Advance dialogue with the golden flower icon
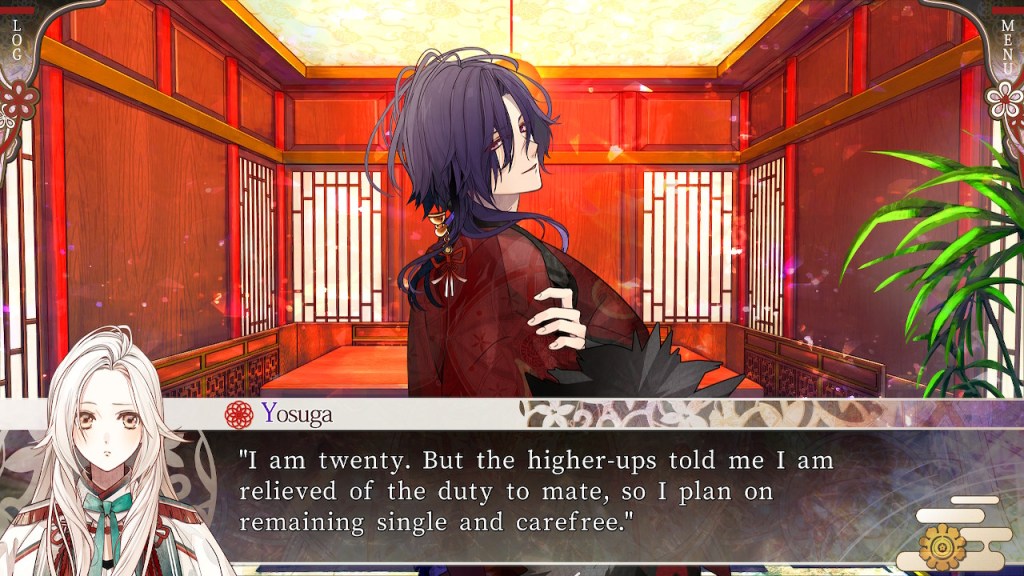1024x576 pixels. 943,544
